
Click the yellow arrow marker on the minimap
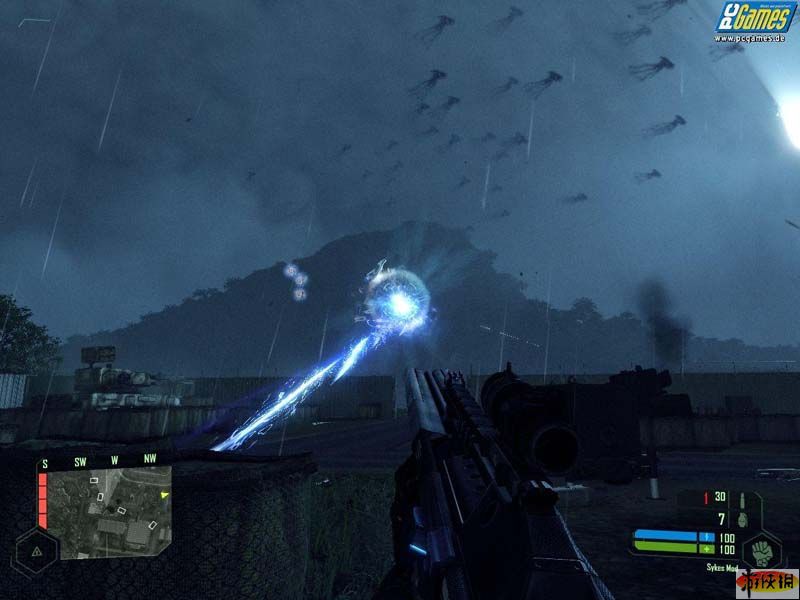click(x=165, y=494)
